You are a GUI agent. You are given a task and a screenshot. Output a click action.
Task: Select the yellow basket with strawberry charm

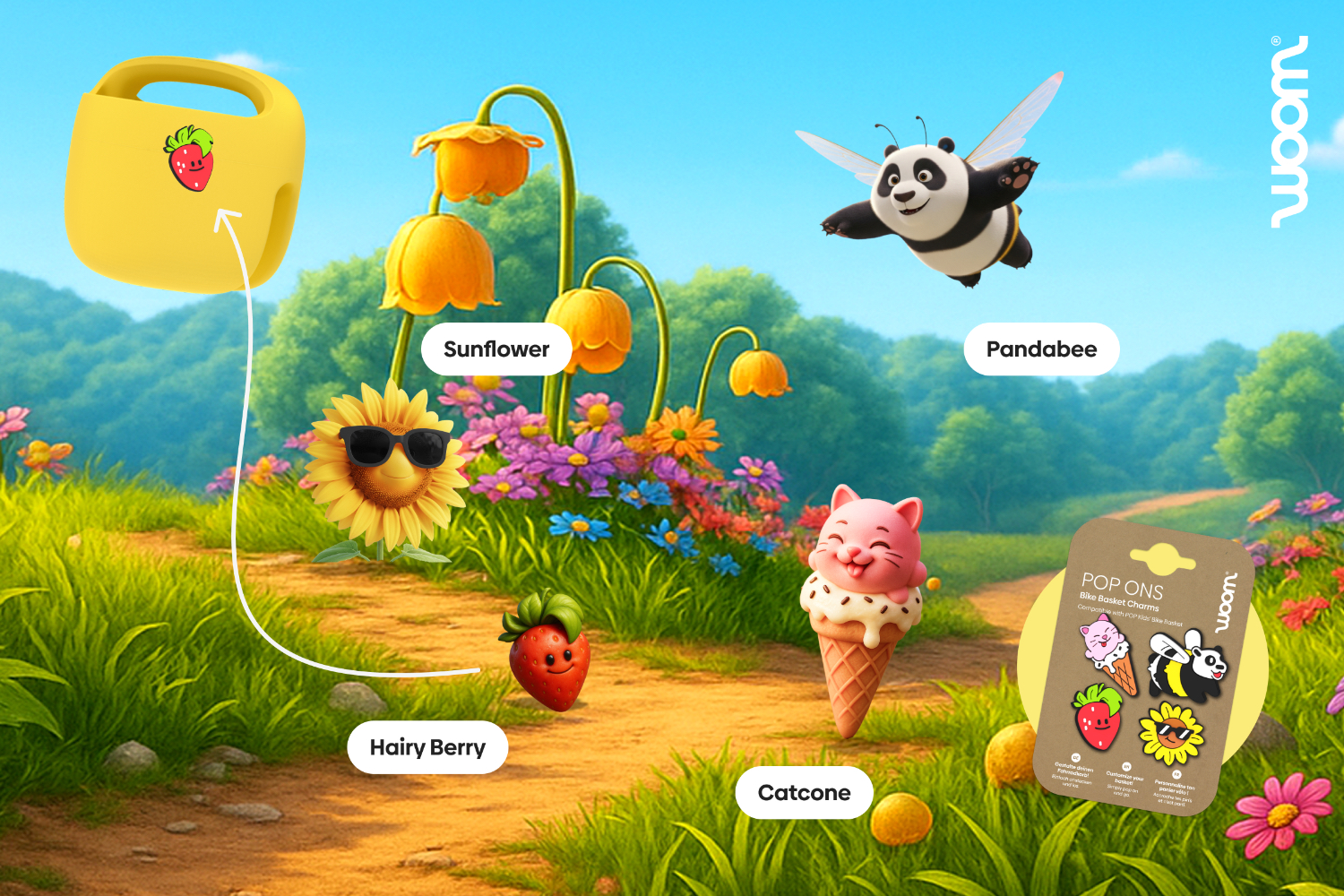[x=185, y=175]
